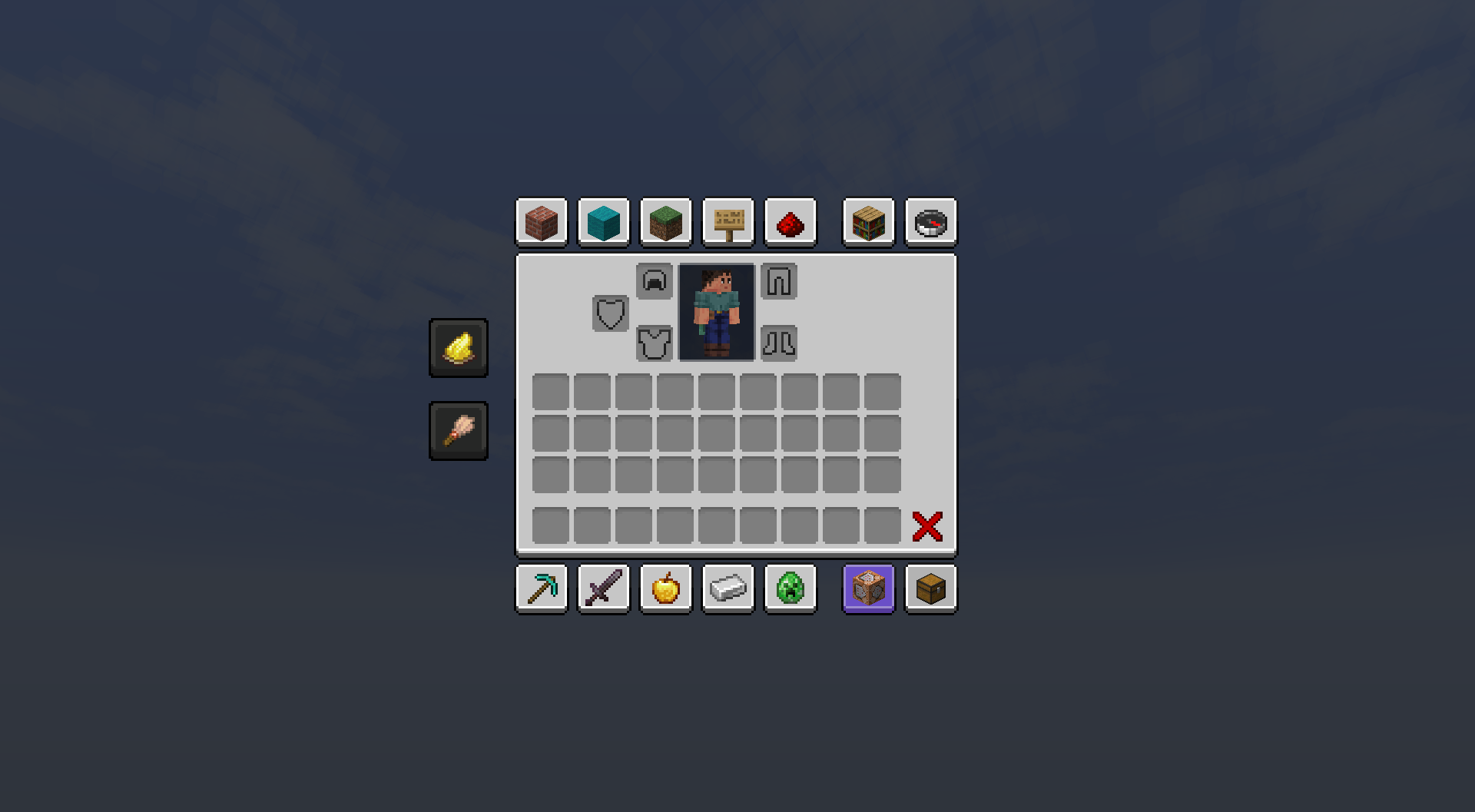Toggle the shield slot
The image size is (1475, 812).
(610, 313)
